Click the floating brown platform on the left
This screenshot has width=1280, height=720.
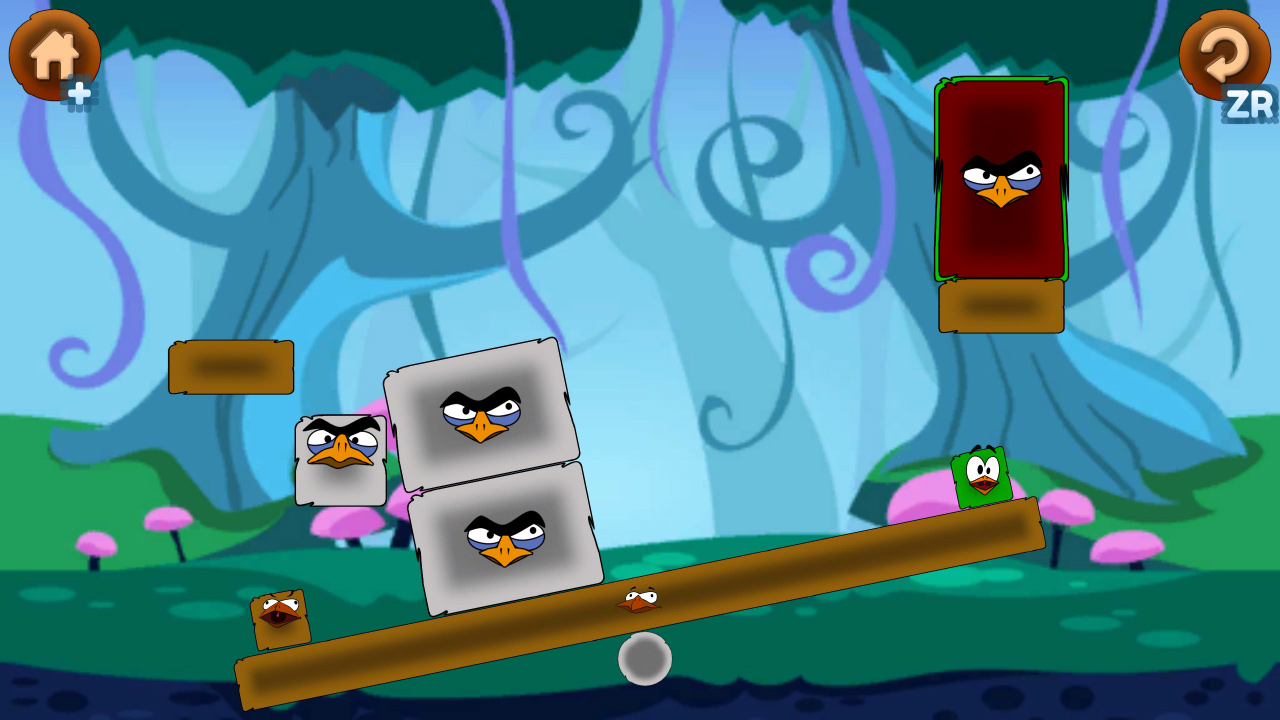(x=231, y=366)
